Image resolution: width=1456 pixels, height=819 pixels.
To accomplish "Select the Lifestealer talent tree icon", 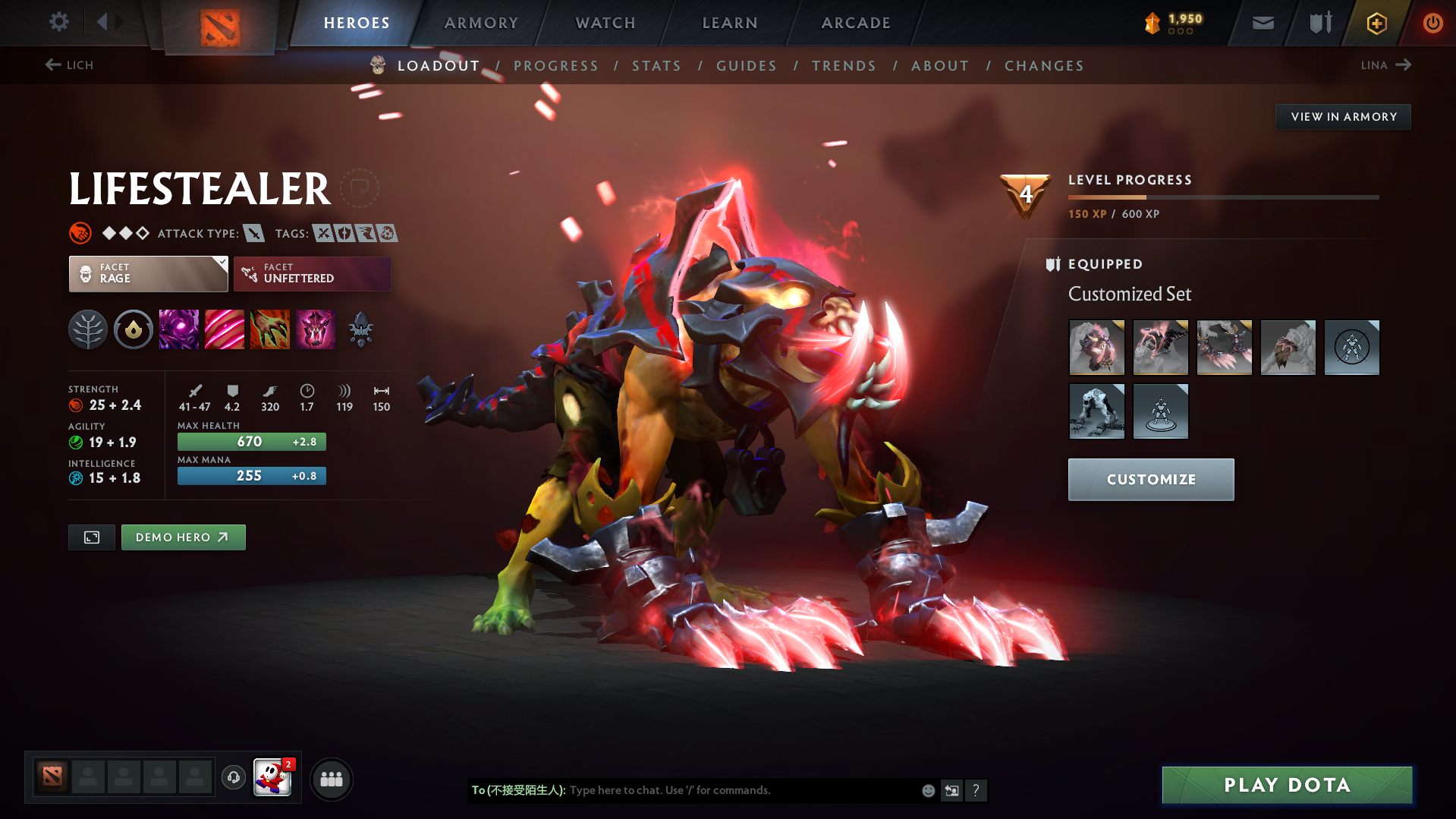I will tap(88, 329).
